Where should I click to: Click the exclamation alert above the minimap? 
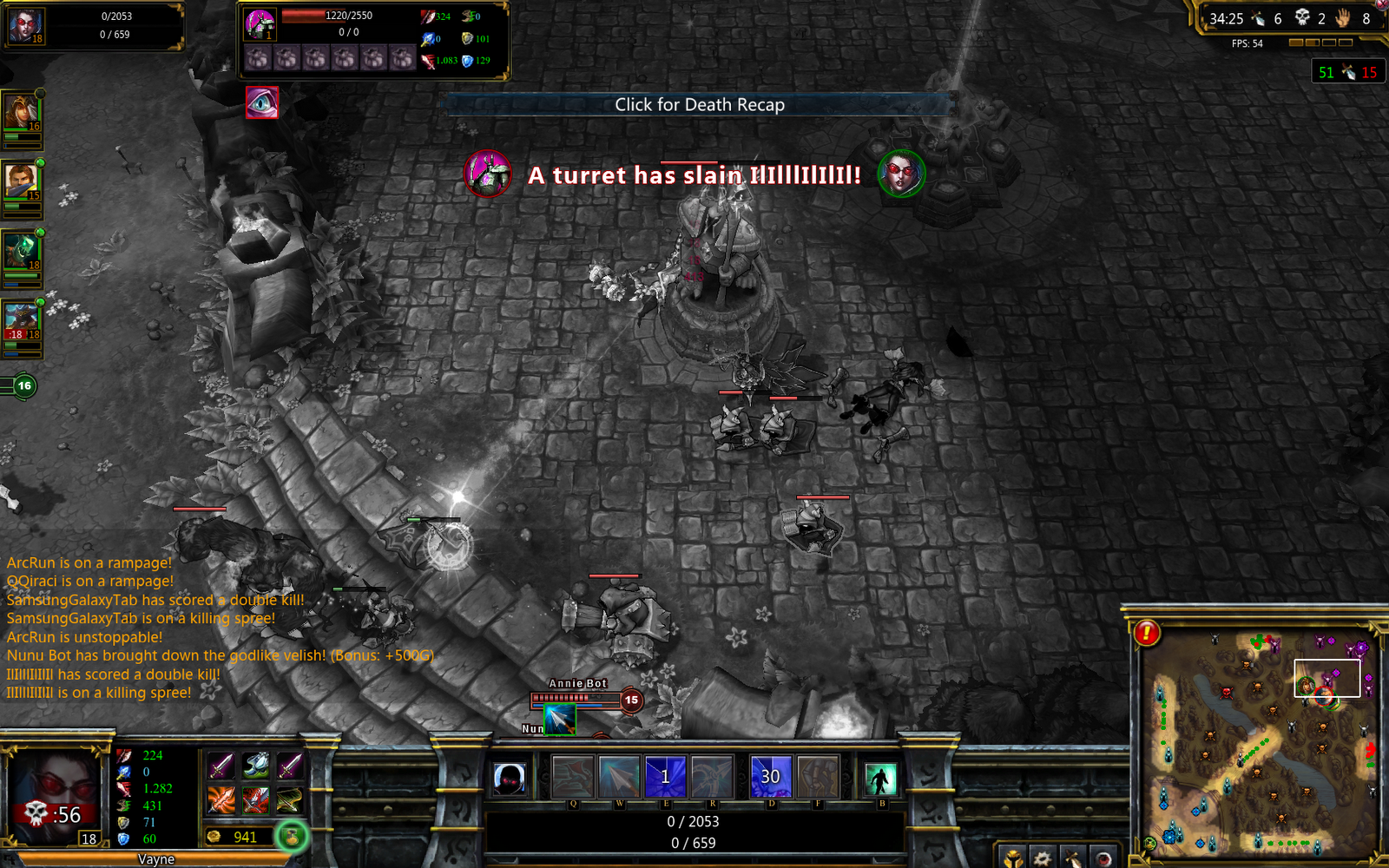tap(1146, 635)
